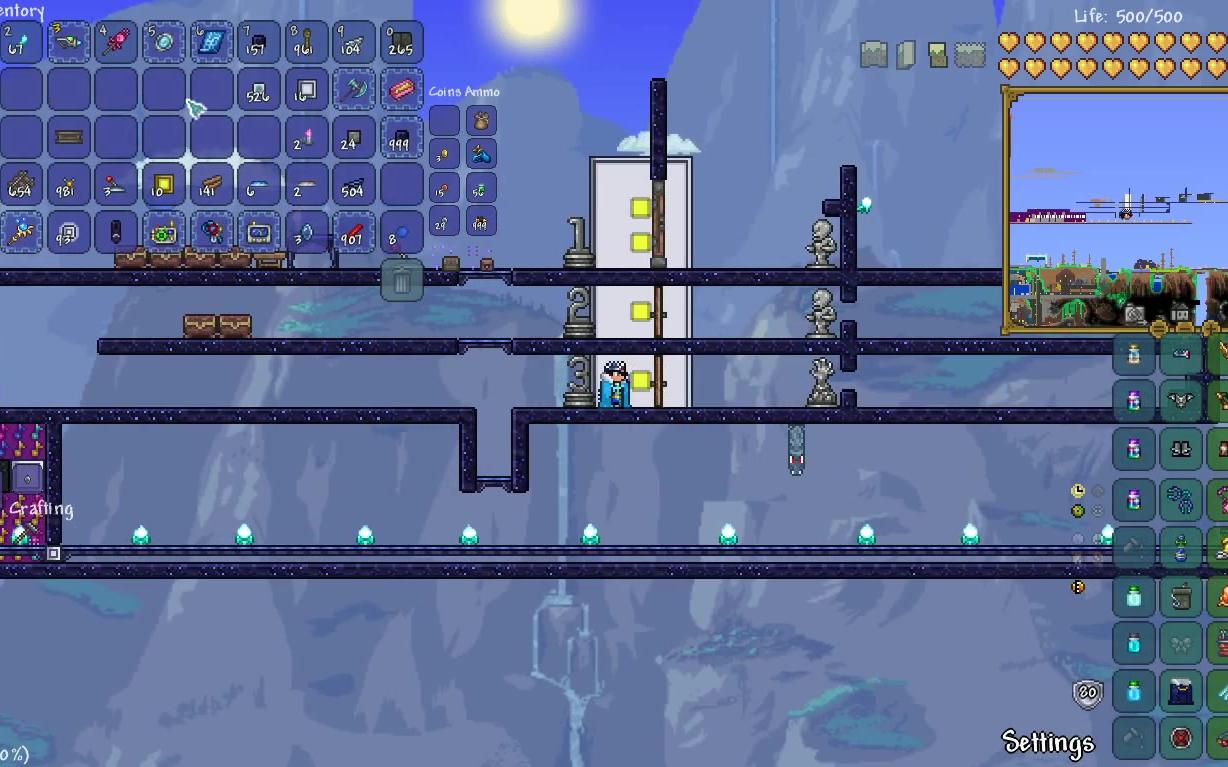Viewport: 1228px width, 767px height.
Task: Select the blue orb magic staff slot
Action: click(22, 233)
